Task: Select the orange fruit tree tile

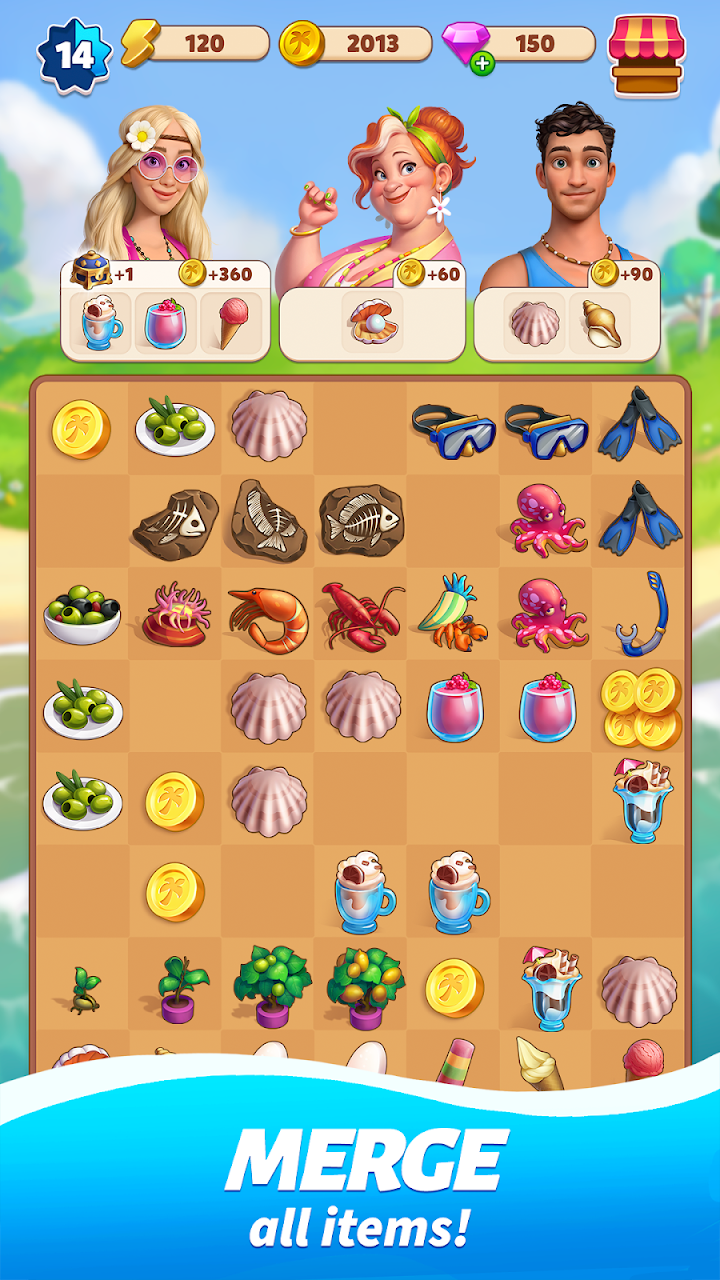Action: click(363, 985)
